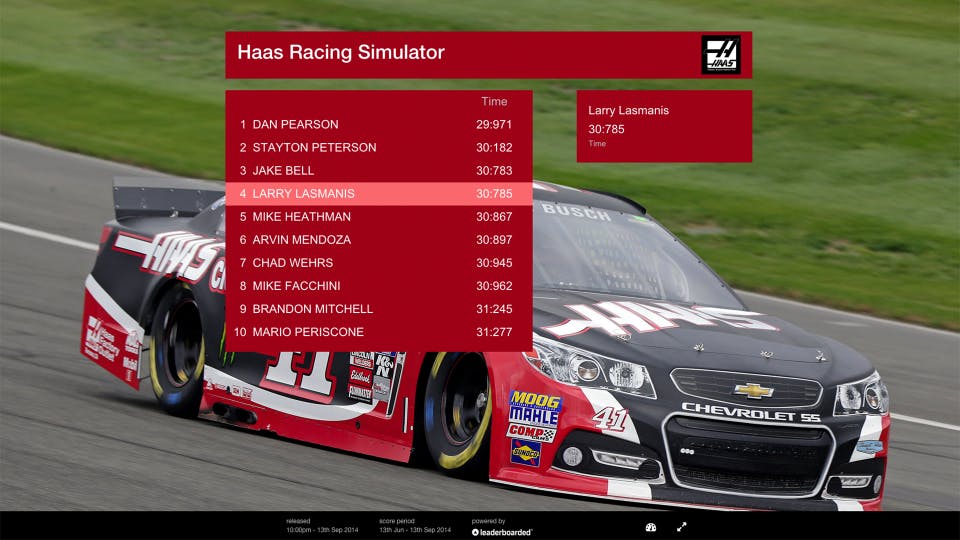Click Jake Bell's third-place row
The height and width of the screenshot is (540, 960).
tap(378, 171)
